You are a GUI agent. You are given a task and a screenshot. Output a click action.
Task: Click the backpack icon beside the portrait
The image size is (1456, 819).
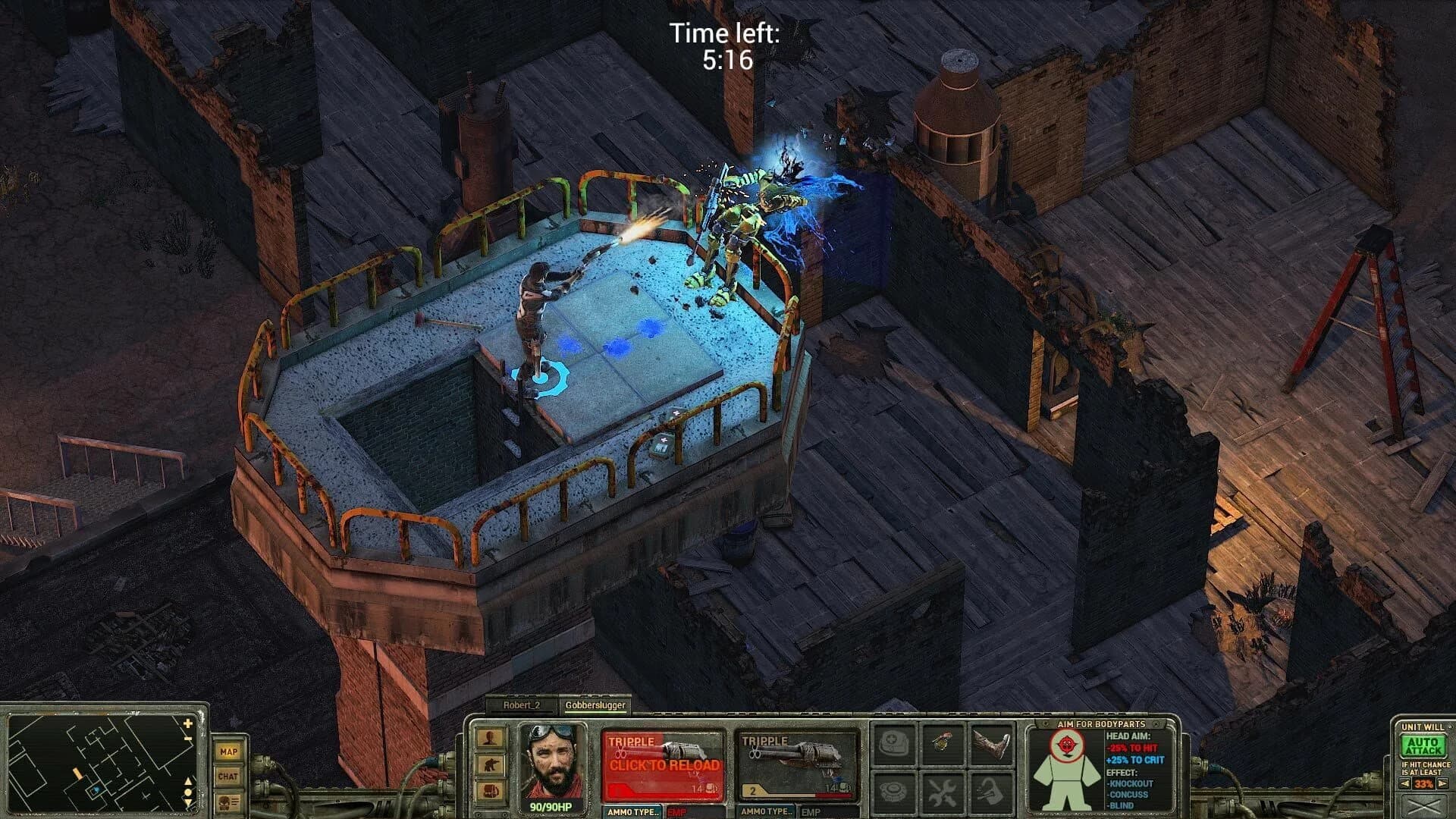[x=490, y=791]
